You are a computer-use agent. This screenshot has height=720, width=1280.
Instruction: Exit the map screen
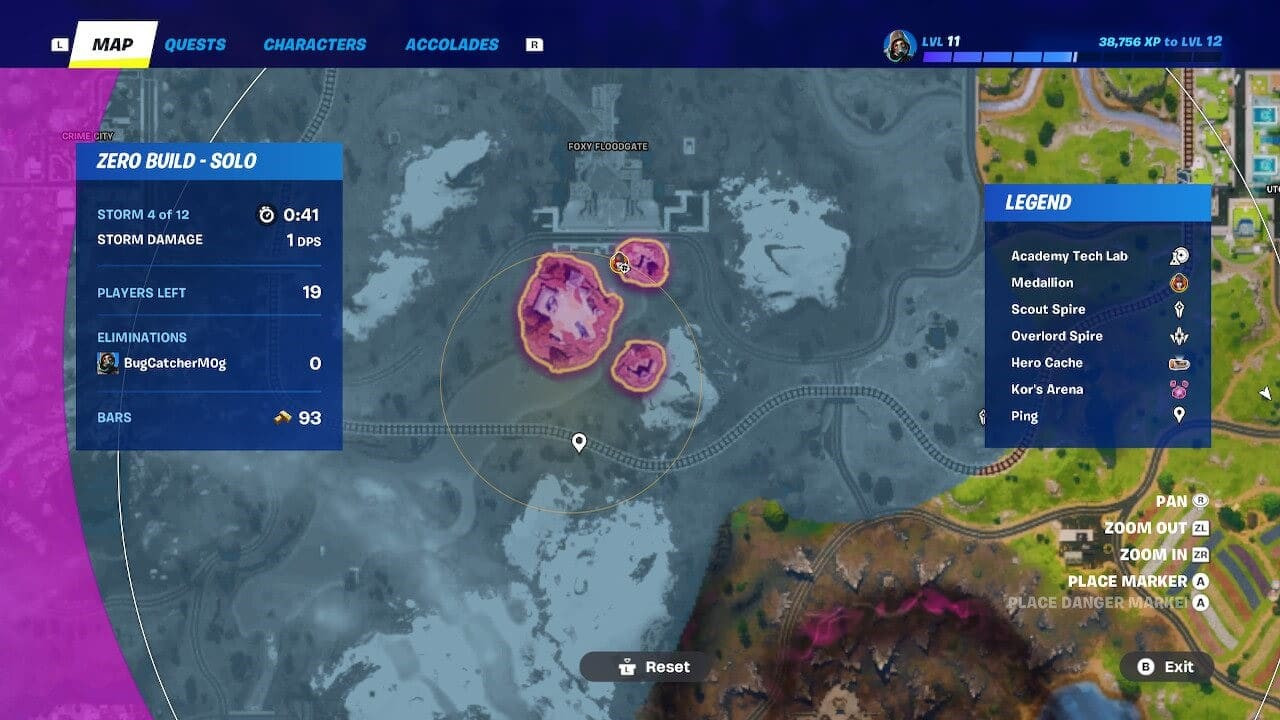[1166, 667]
